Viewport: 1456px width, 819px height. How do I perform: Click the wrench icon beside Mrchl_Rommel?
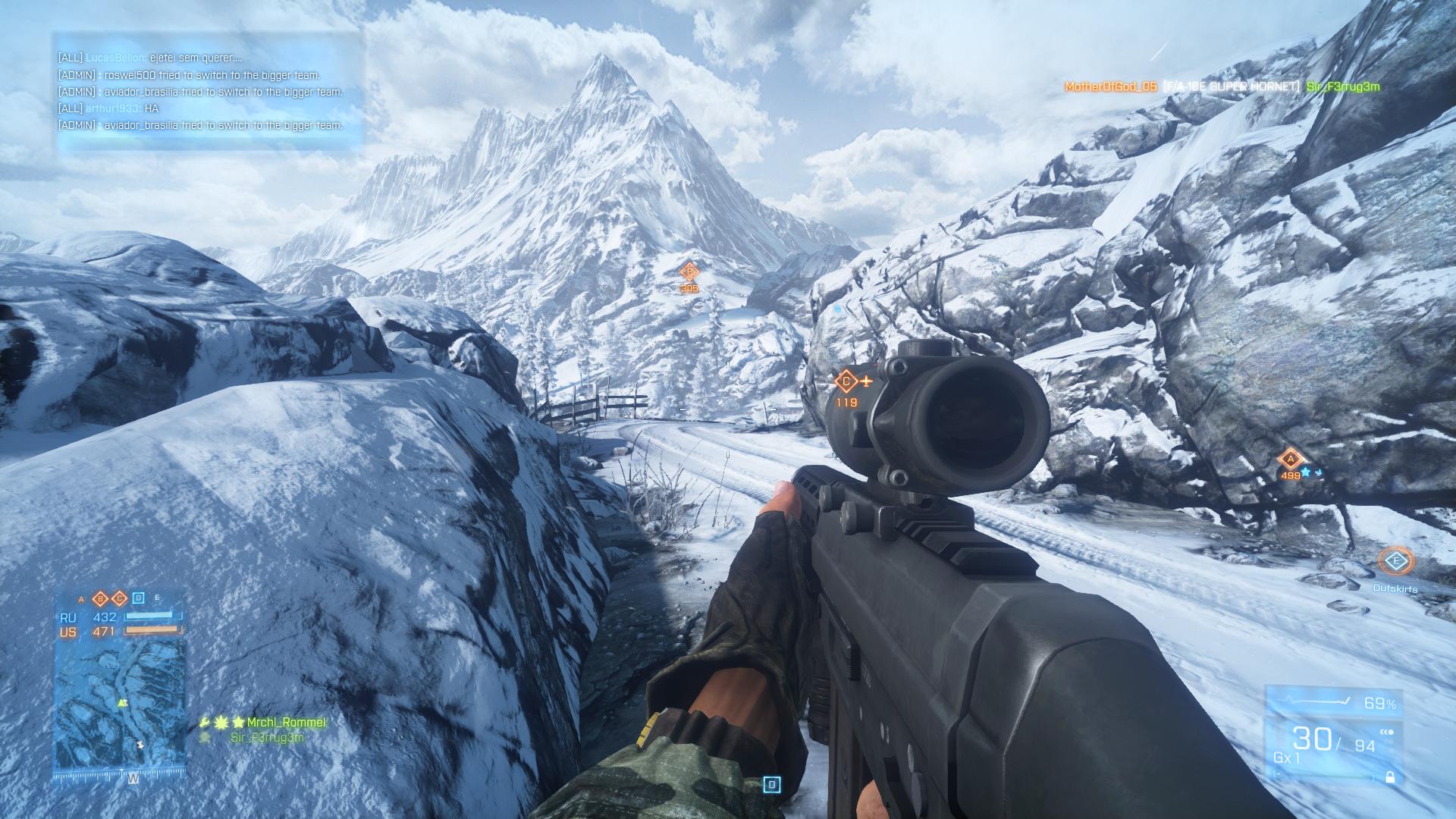205,723
